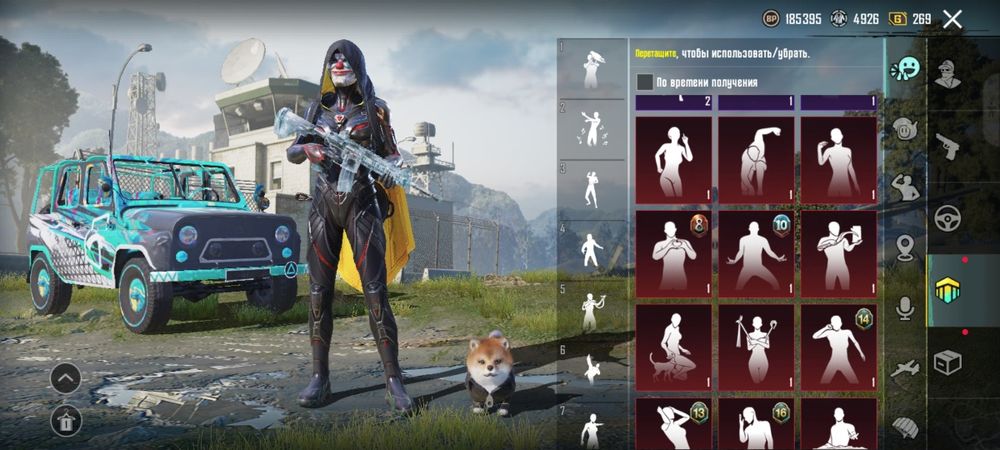This screenshot has height=450, width=1000.
Task: Choose the emote tile with badge 13
Action: pyautogui.click(x=673, y=424)
